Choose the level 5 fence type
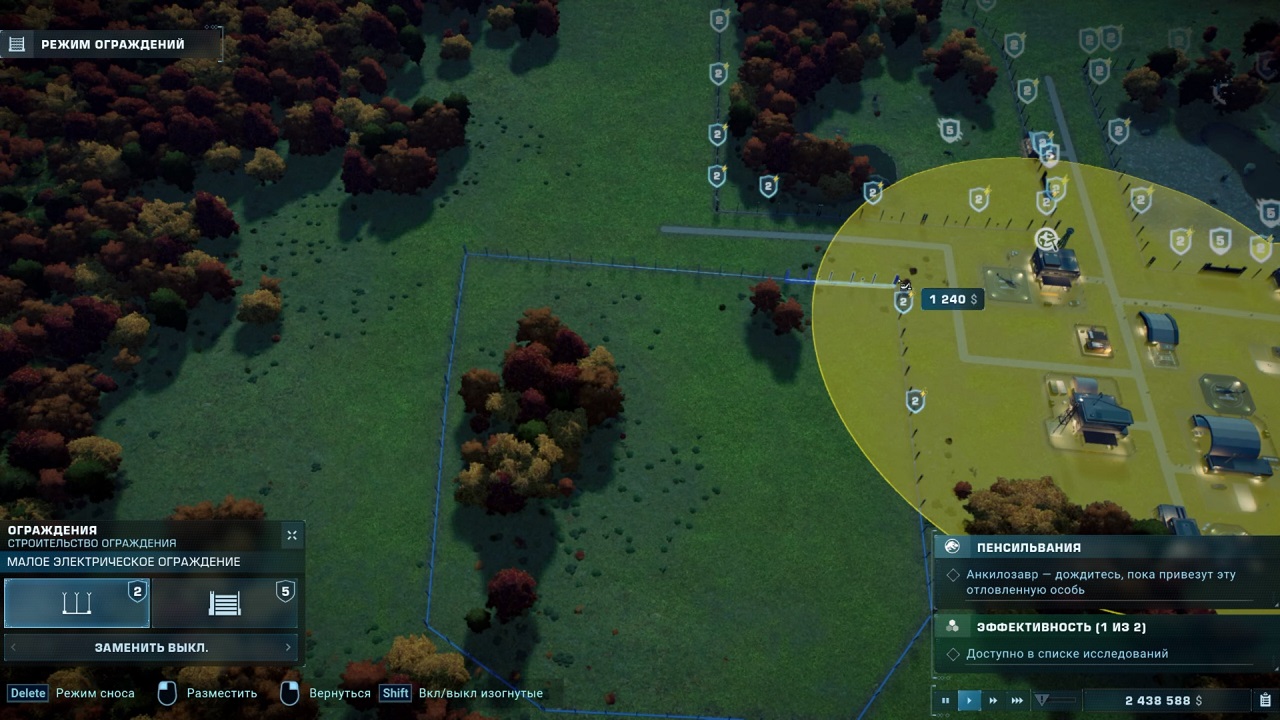Viewport: 1280px width, 720px height. point(225,604)
